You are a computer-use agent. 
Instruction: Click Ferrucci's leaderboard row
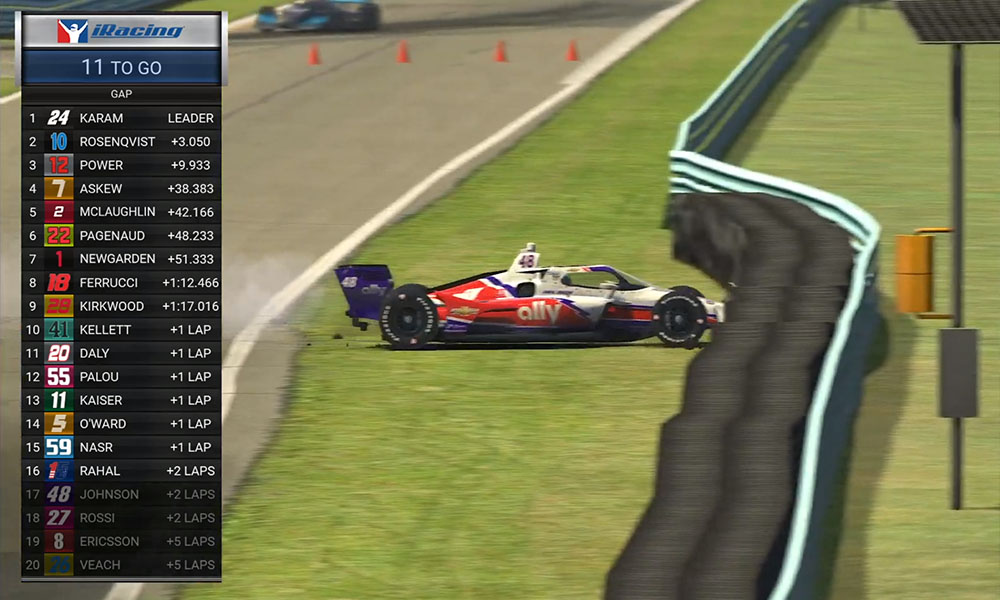[x=121, y=283]
